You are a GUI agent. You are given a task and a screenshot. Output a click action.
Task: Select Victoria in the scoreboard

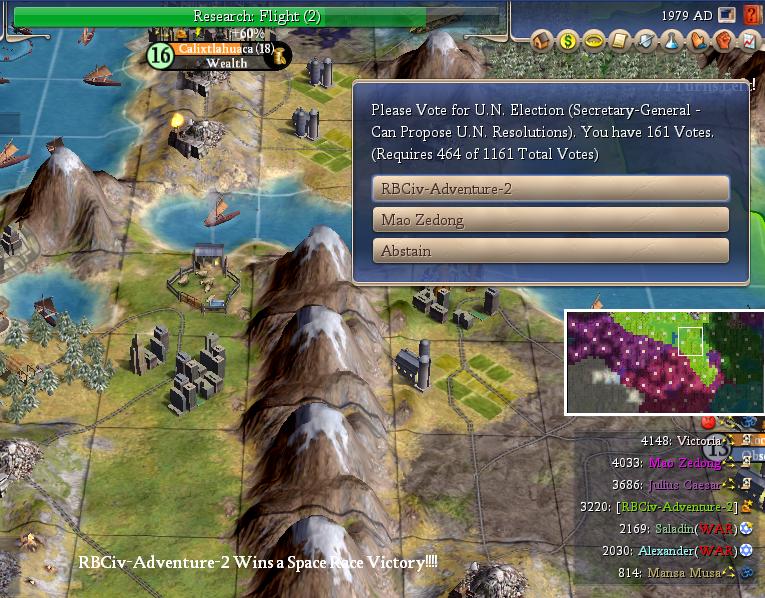(699, 441)
